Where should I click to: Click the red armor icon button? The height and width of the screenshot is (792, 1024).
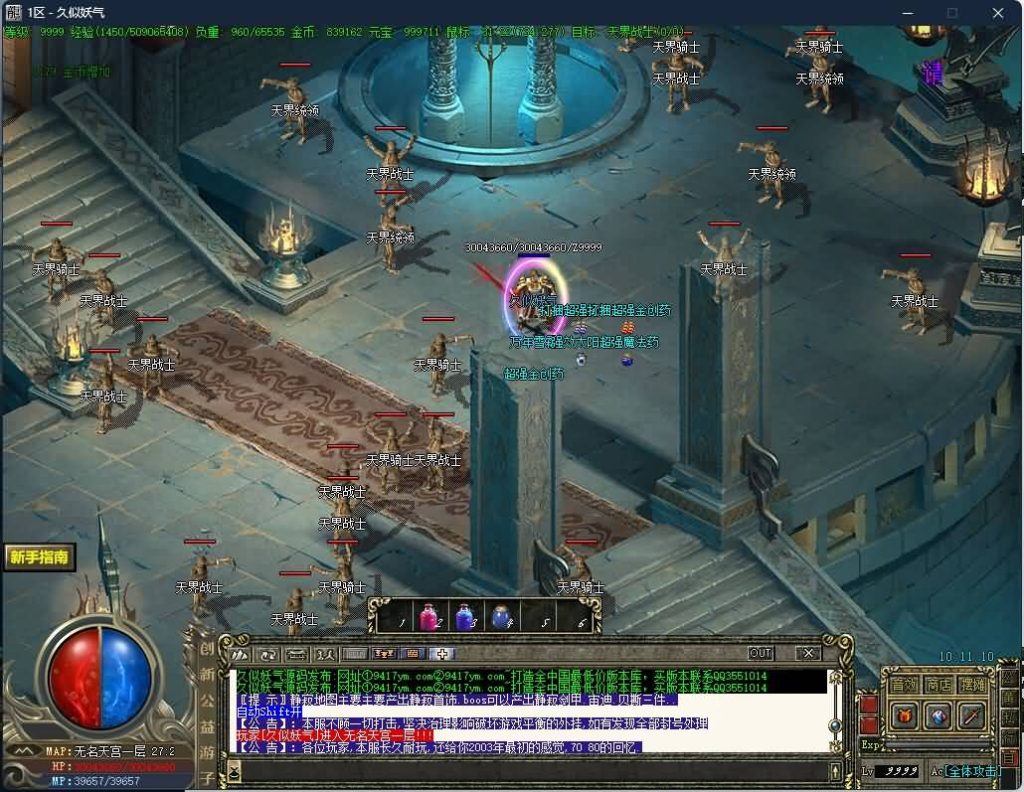tap(904, 715)
